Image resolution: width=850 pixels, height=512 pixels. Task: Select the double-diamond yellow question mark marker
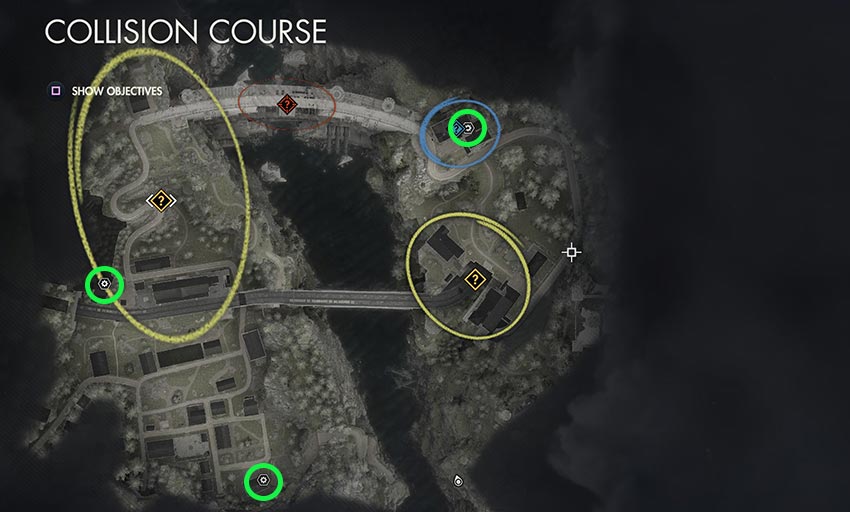click(160, 201)
